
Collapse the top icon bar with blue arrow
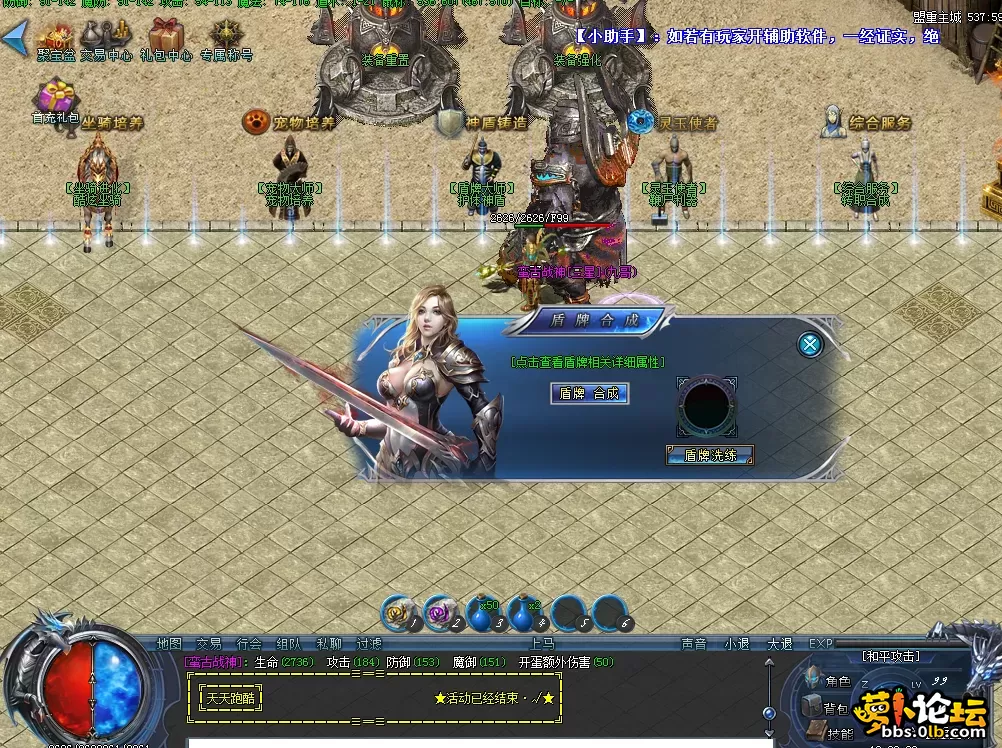click(x=14, y=40)
